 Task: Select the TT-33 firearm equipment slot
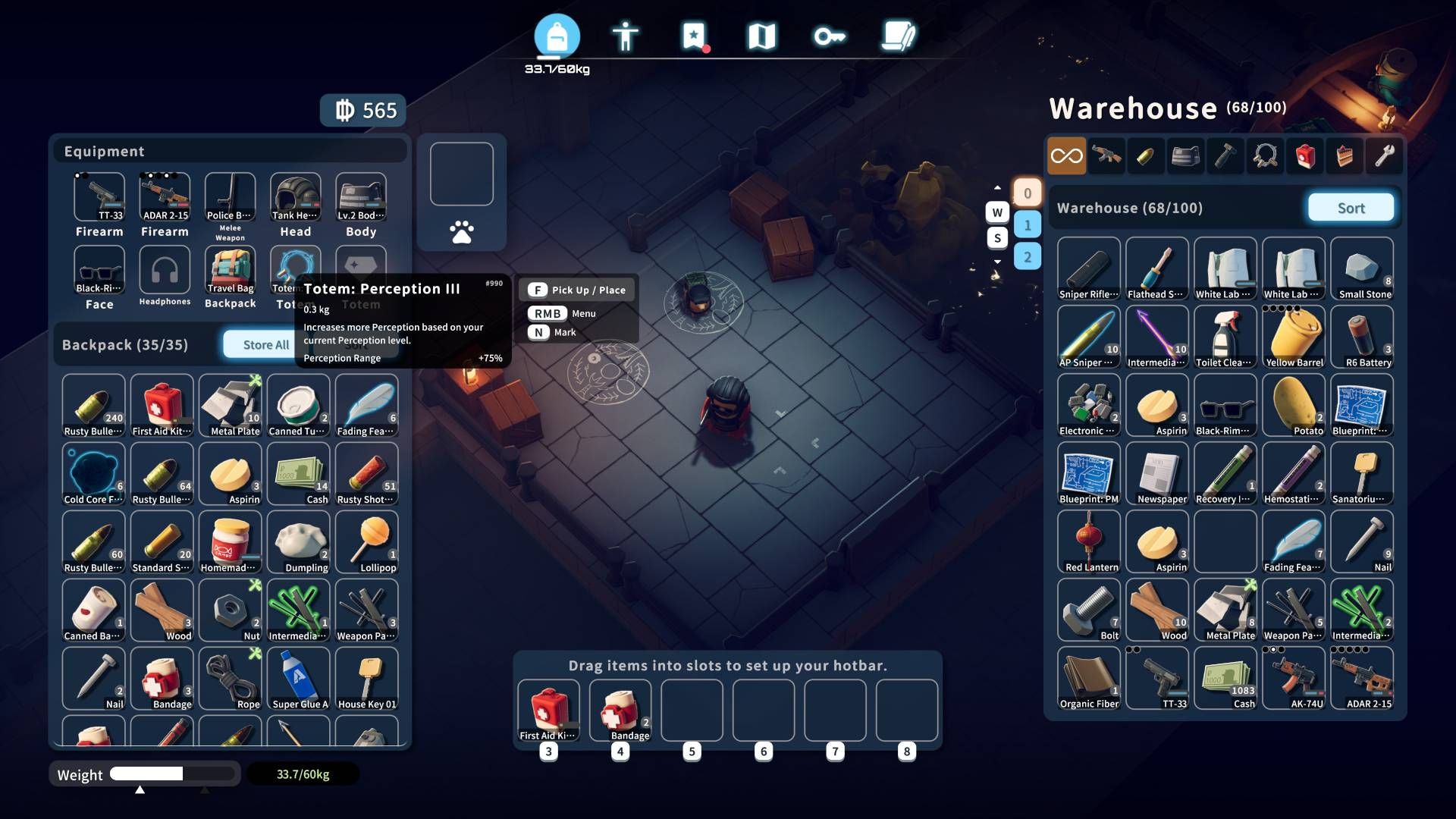click(99, 198)
